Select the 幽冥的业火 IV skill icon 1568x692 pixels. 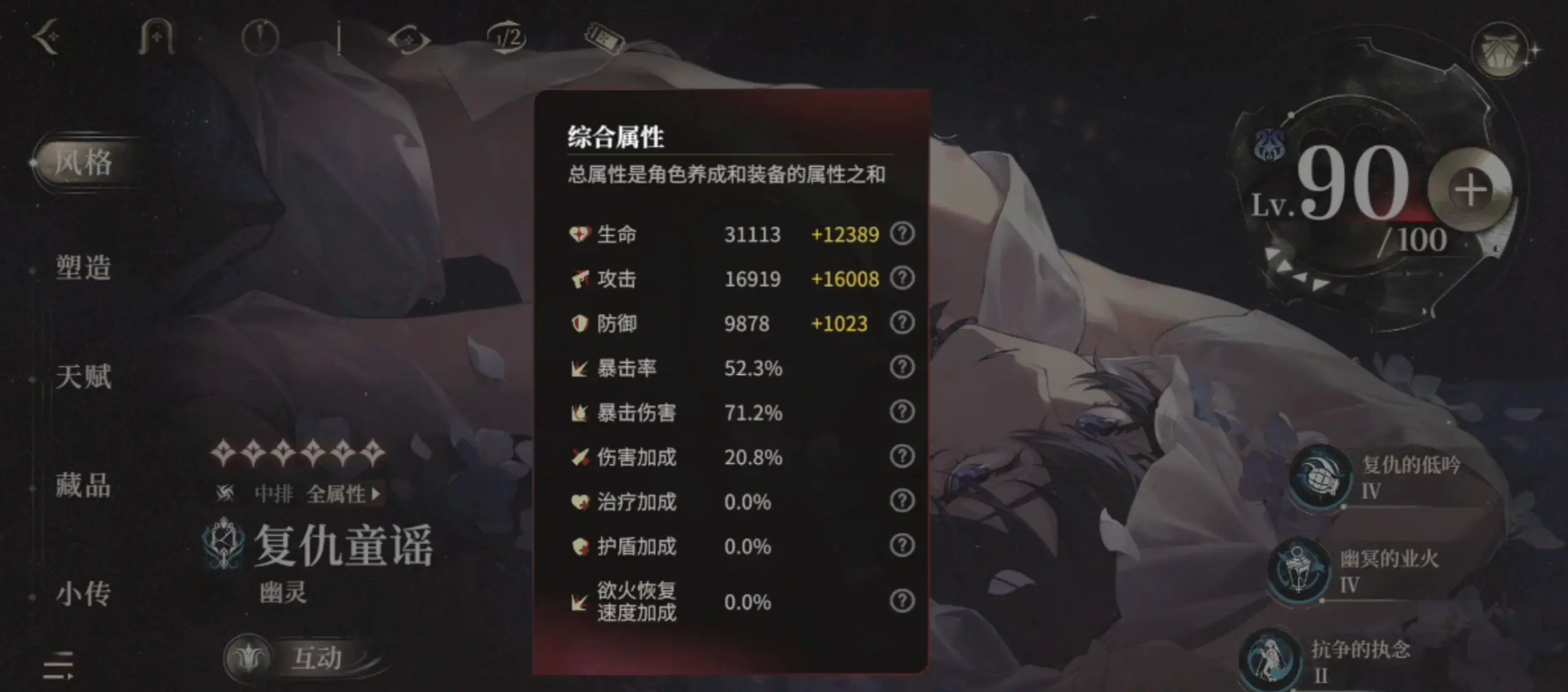pyautogui.click(x=1300, y=572)
